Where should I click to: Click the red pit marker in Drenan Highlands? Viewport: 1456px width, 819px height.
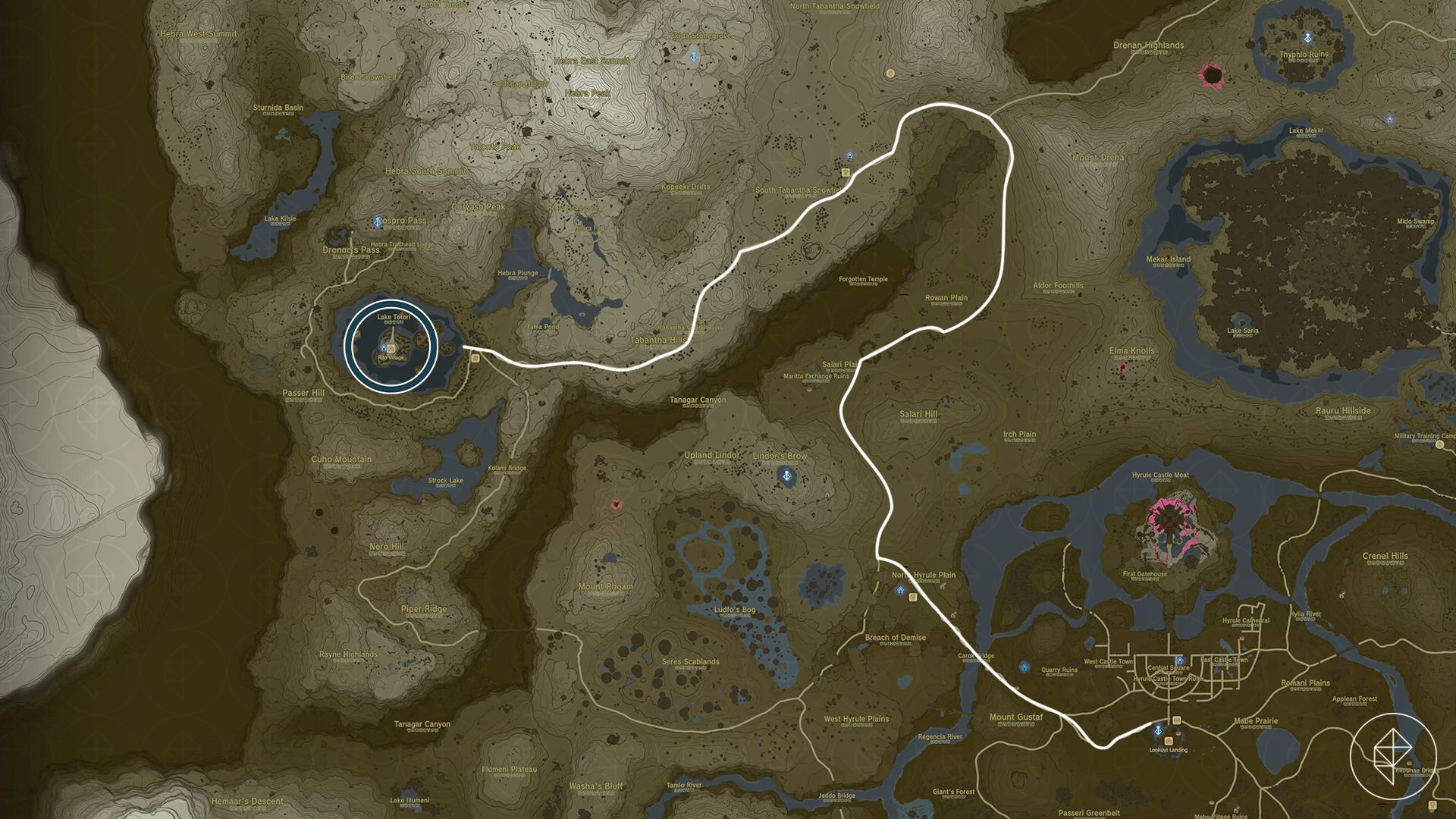pos(1210,74)
